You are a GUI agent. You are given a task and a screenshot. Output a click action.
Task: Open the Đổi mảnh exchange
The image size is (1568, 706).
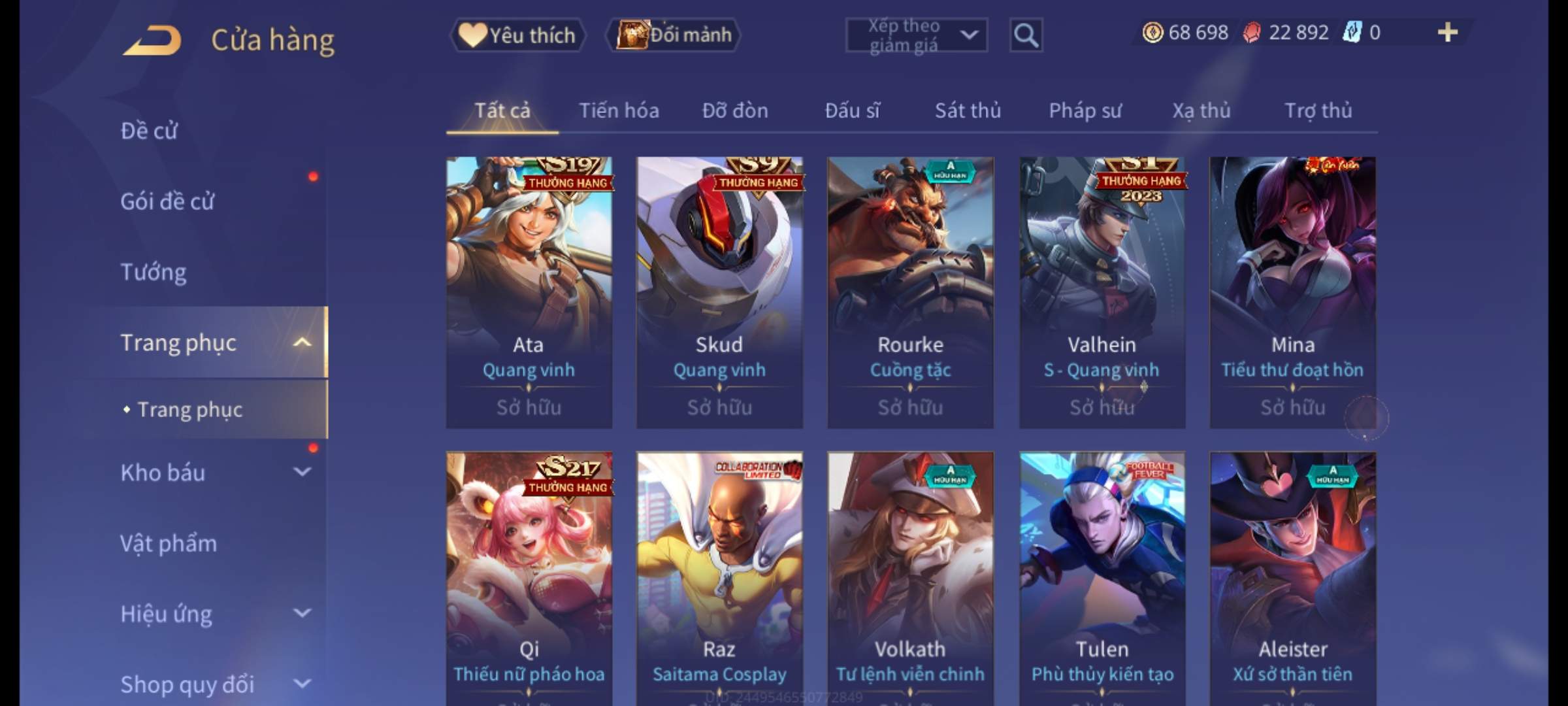coord(674,35)
